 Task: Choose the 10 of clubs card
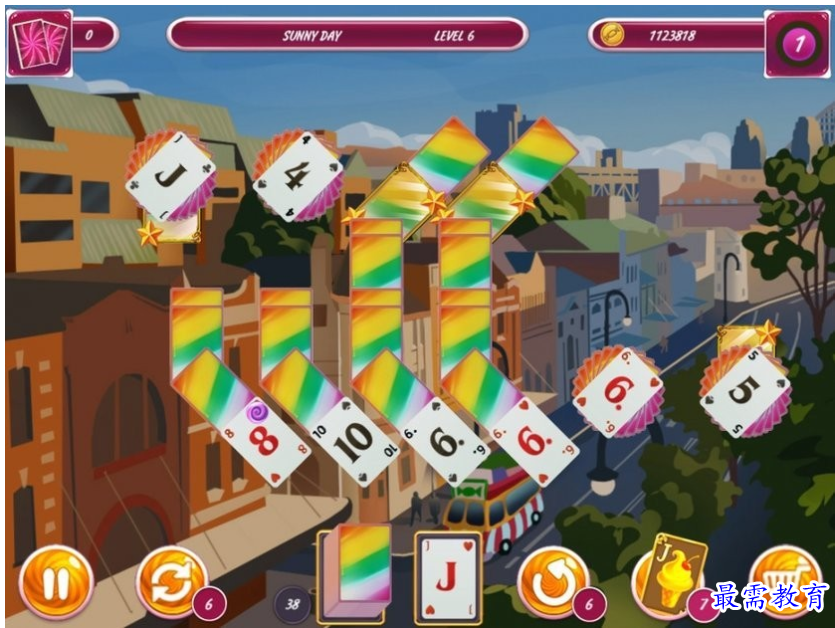[x=354, y=440]
